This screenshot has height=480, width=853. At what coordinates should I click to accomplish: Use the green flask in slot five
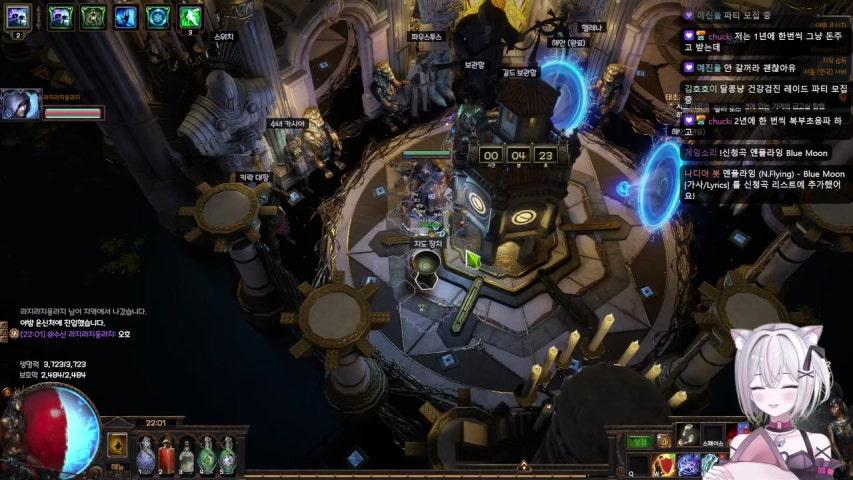(227, 456)
